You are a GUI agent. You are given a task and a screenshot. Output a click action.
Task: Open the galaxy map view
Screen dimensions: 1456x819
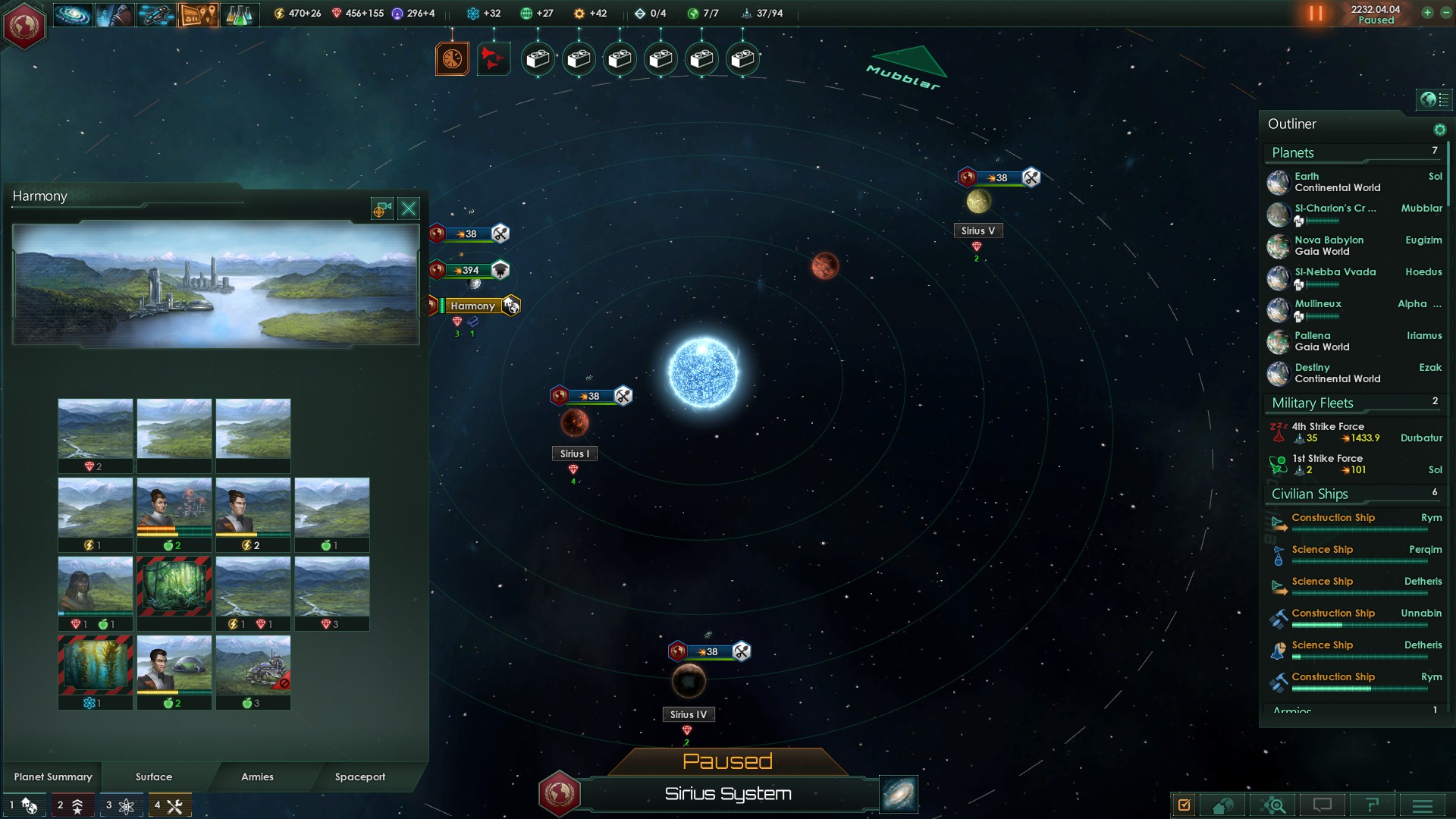click(899, 794)
